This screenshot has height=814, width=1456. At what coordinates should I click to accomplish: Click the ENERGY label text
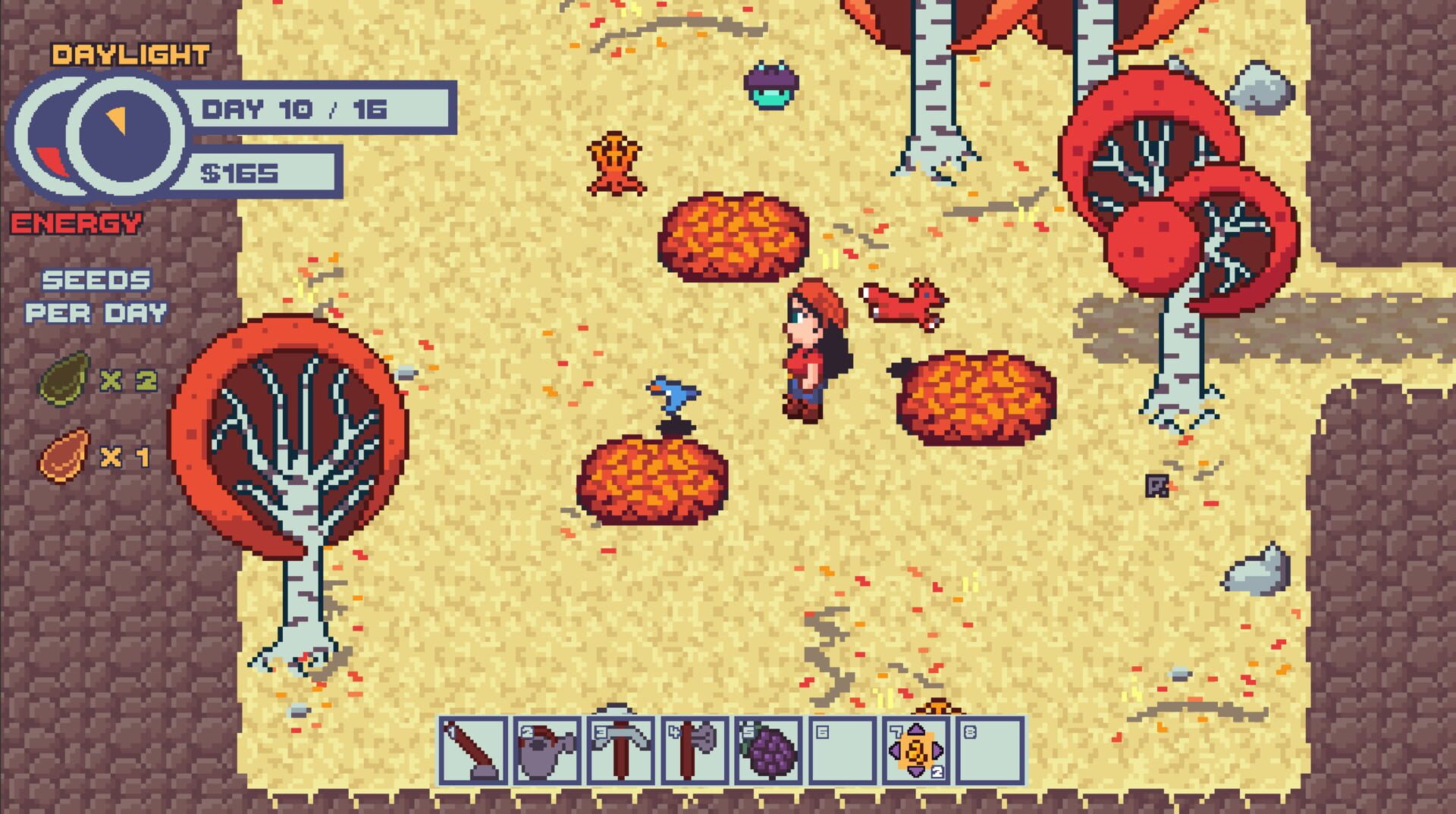pos(76,224)
